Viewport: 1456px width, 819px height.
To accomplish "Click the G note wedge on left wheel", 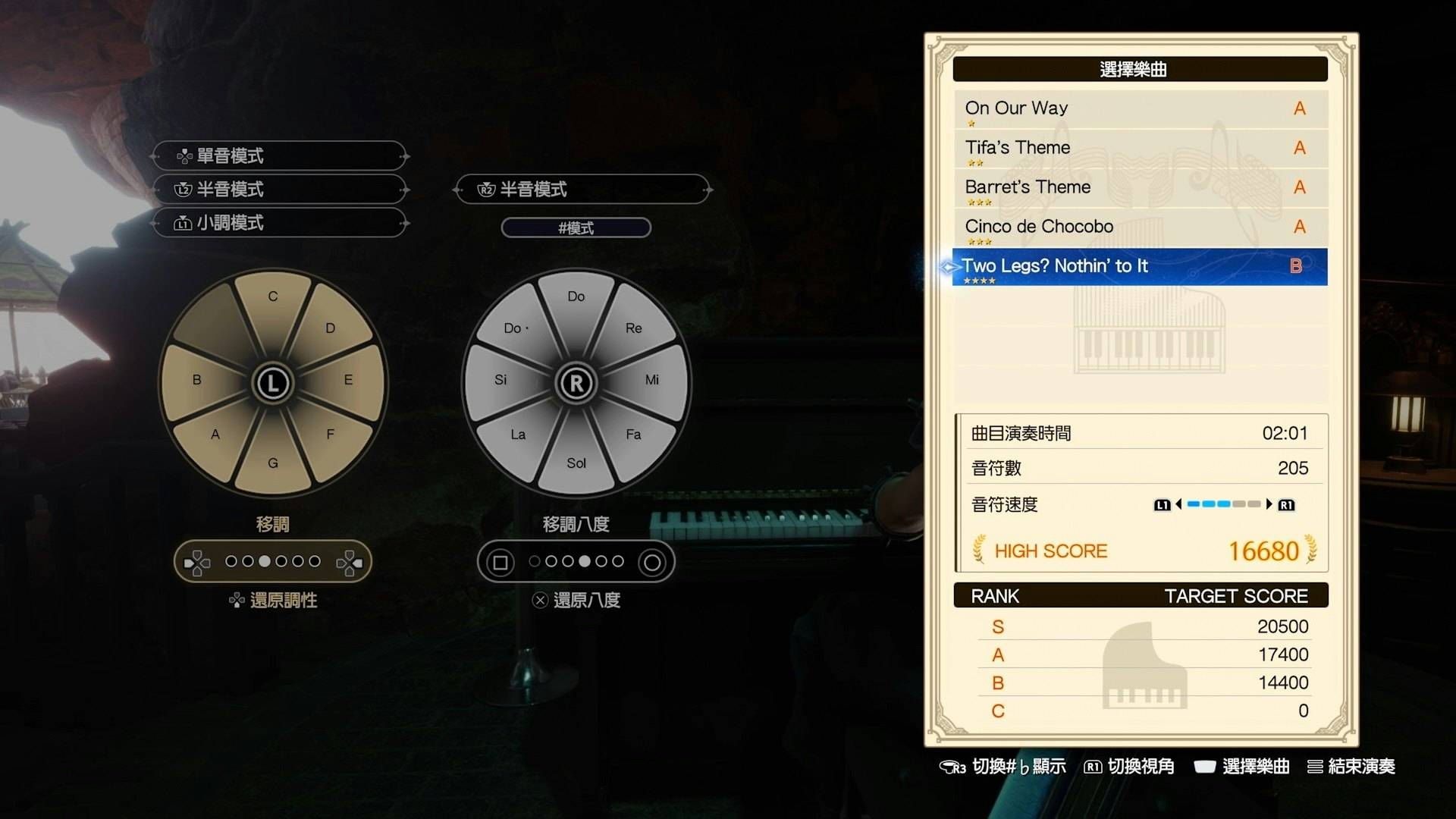I will 273,459.
